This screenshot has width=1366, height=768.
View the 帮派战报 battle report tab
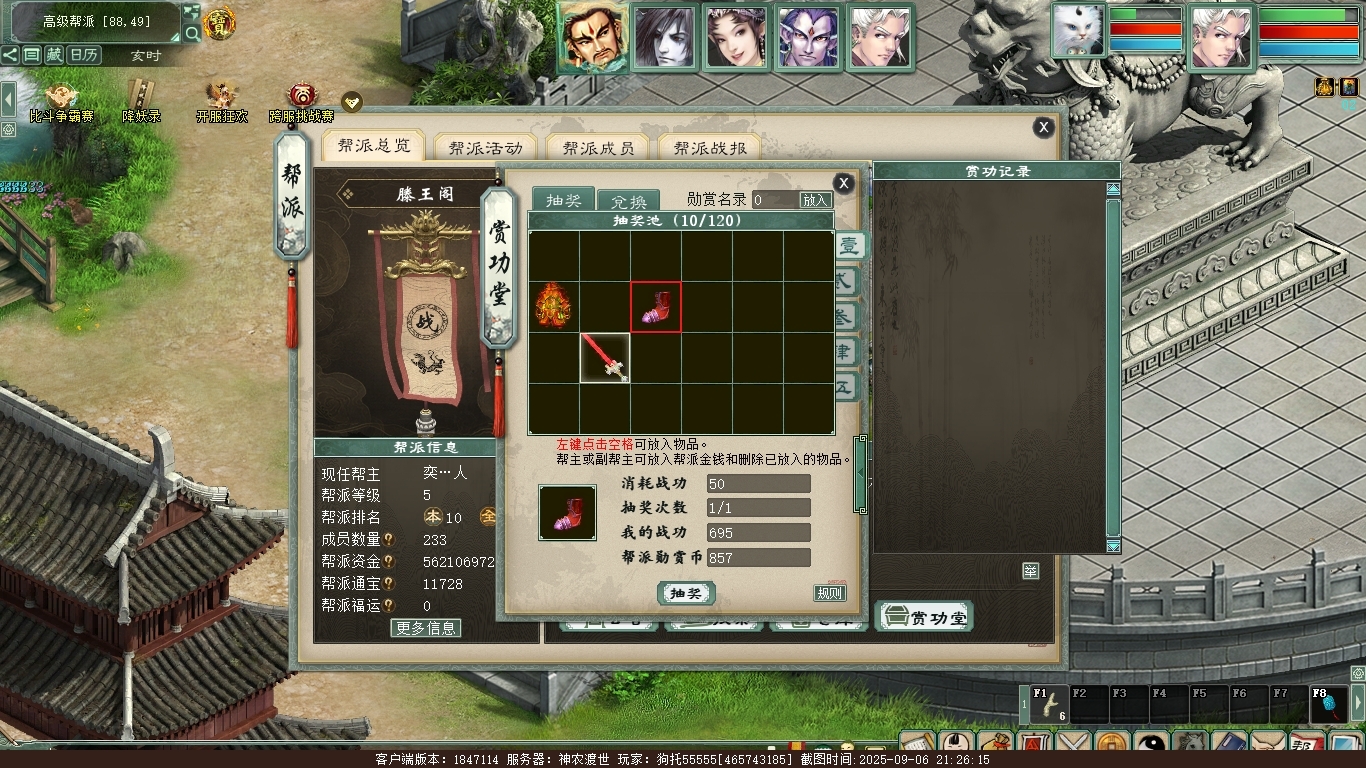click(x=710, y=148)
